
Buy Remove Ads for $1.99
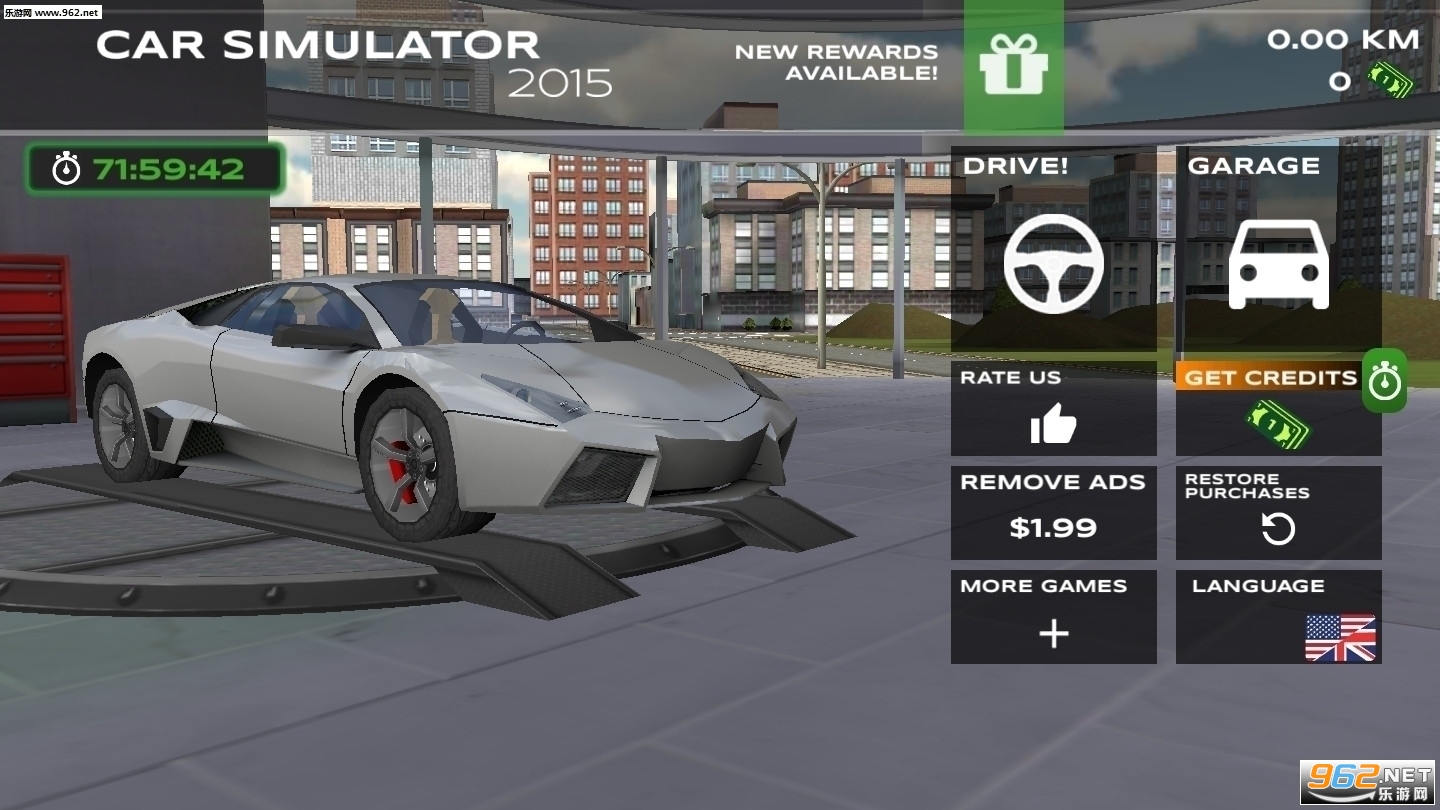click(x=1053, y=513)
